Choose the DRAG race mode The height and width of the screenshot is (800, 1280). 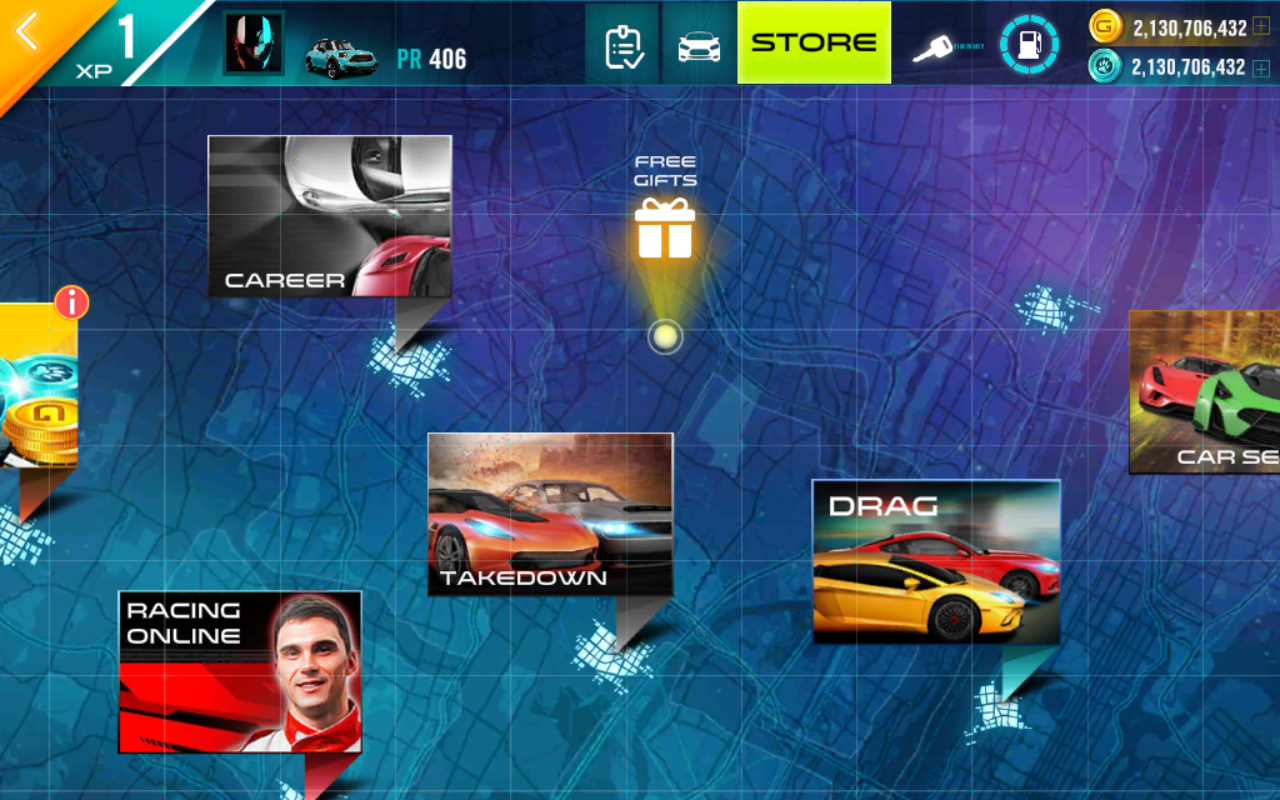pyautogui.click(x=936, y=561)
